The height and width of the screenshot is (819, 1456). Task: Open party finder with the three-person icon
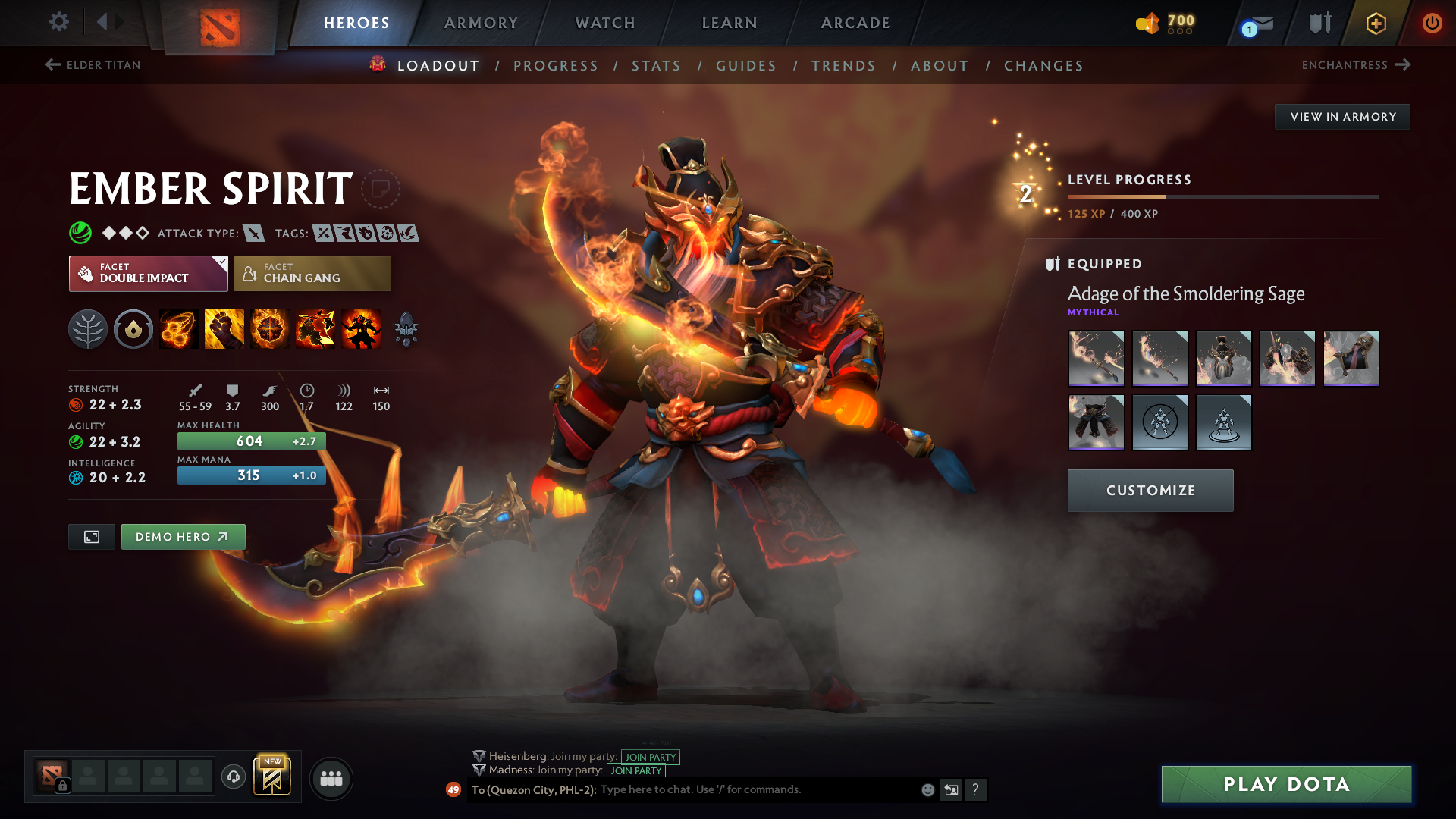pyautogui.click(x=331, y=778)
